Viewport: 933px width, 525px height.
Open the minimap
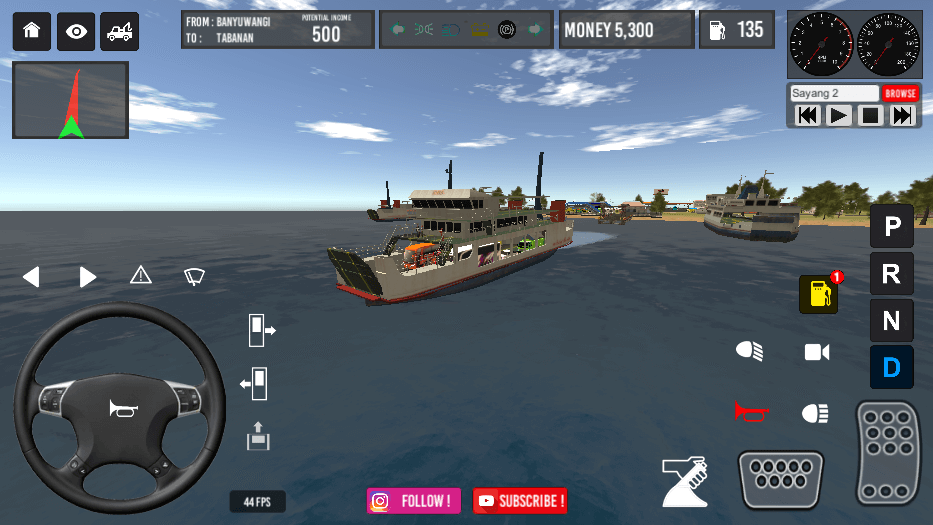tap(70, 100)
